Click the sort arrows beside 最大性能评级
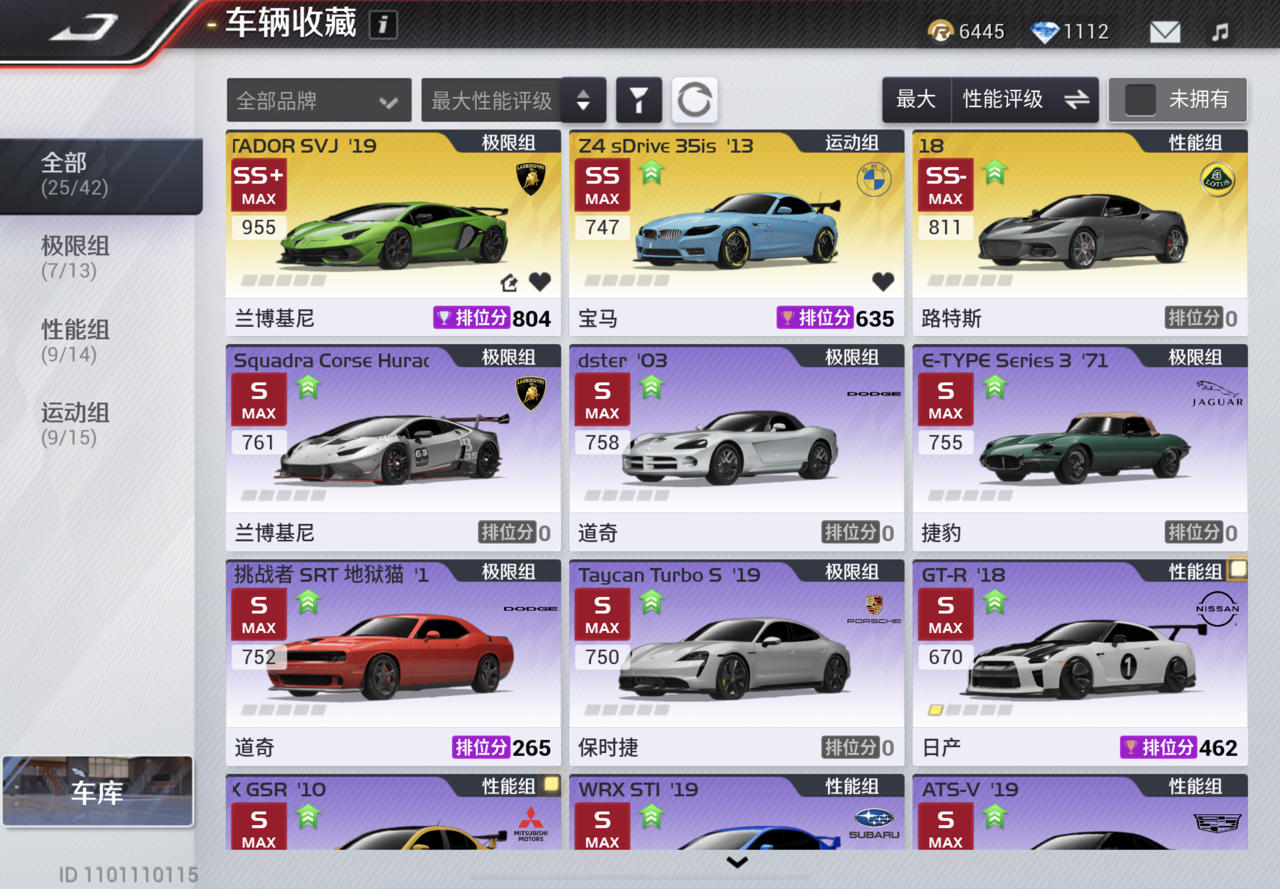 (583, 100)
